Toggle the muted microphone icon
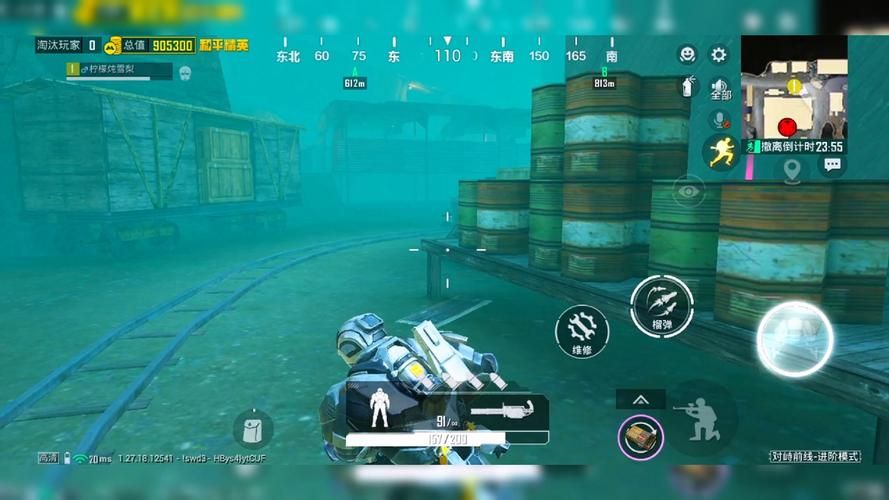 718,119
